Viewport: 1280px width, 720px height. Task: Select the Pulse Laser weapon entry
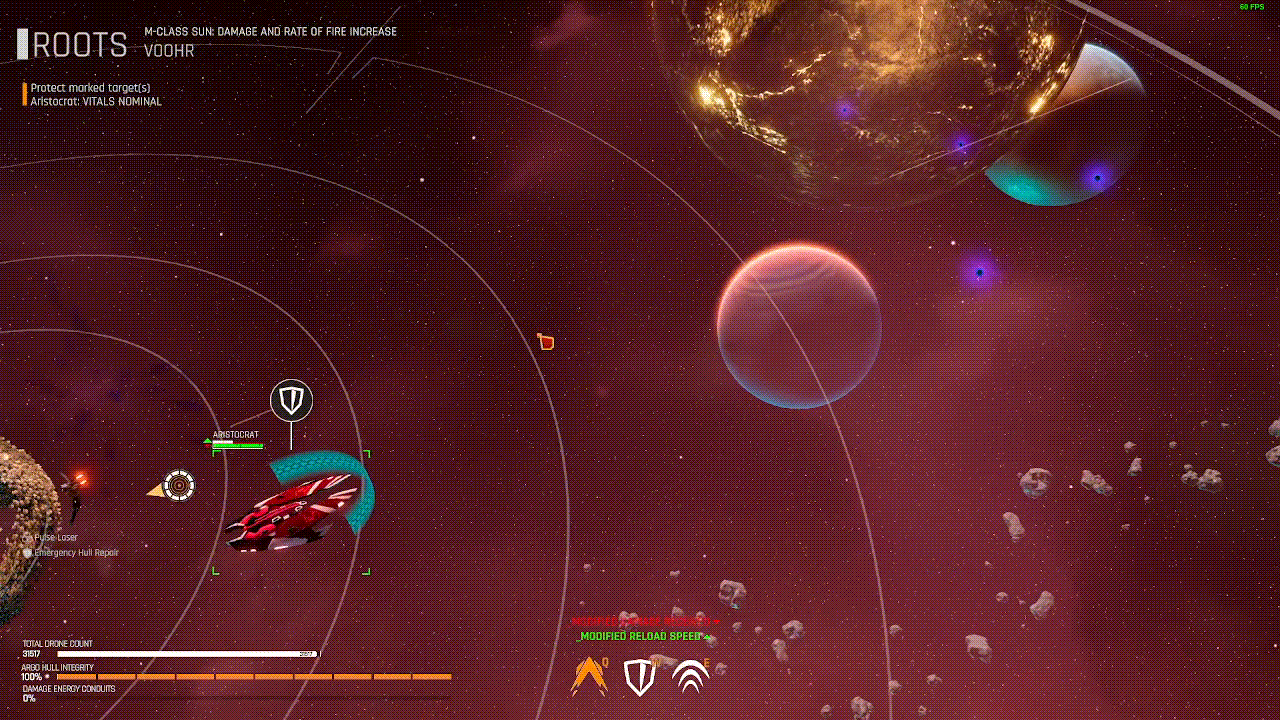click(56, 538)
